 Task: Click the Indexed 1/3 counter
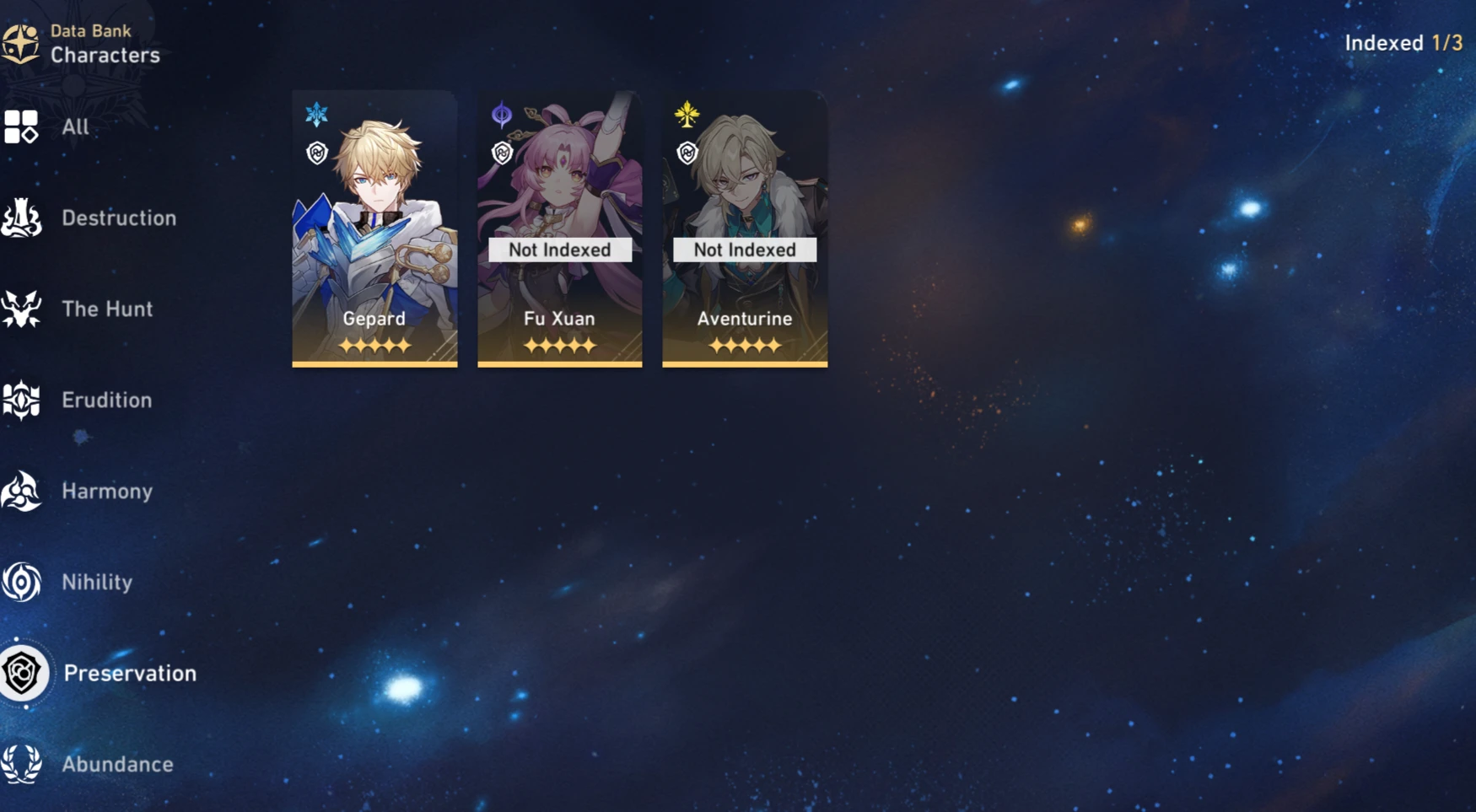point(1403,42)
